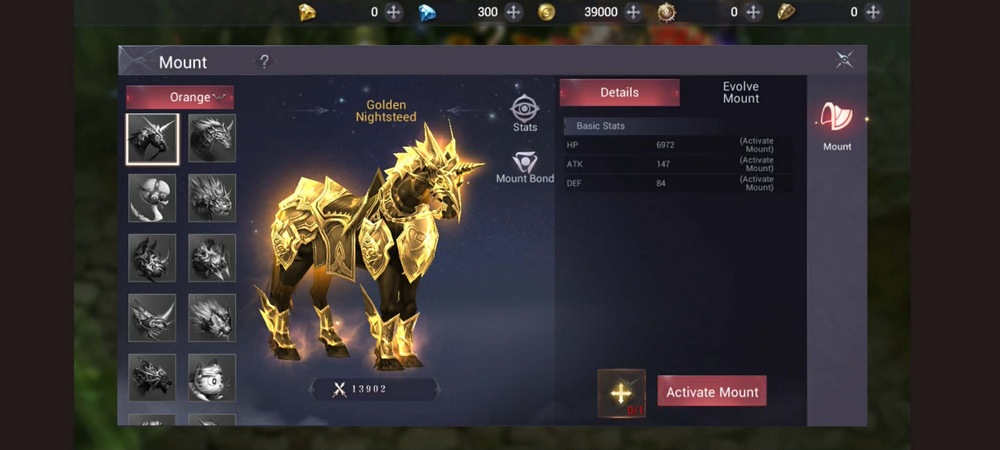Switch to the Details tab
The width and height of the screenshot is (1000, 450).
pos(619,92)
